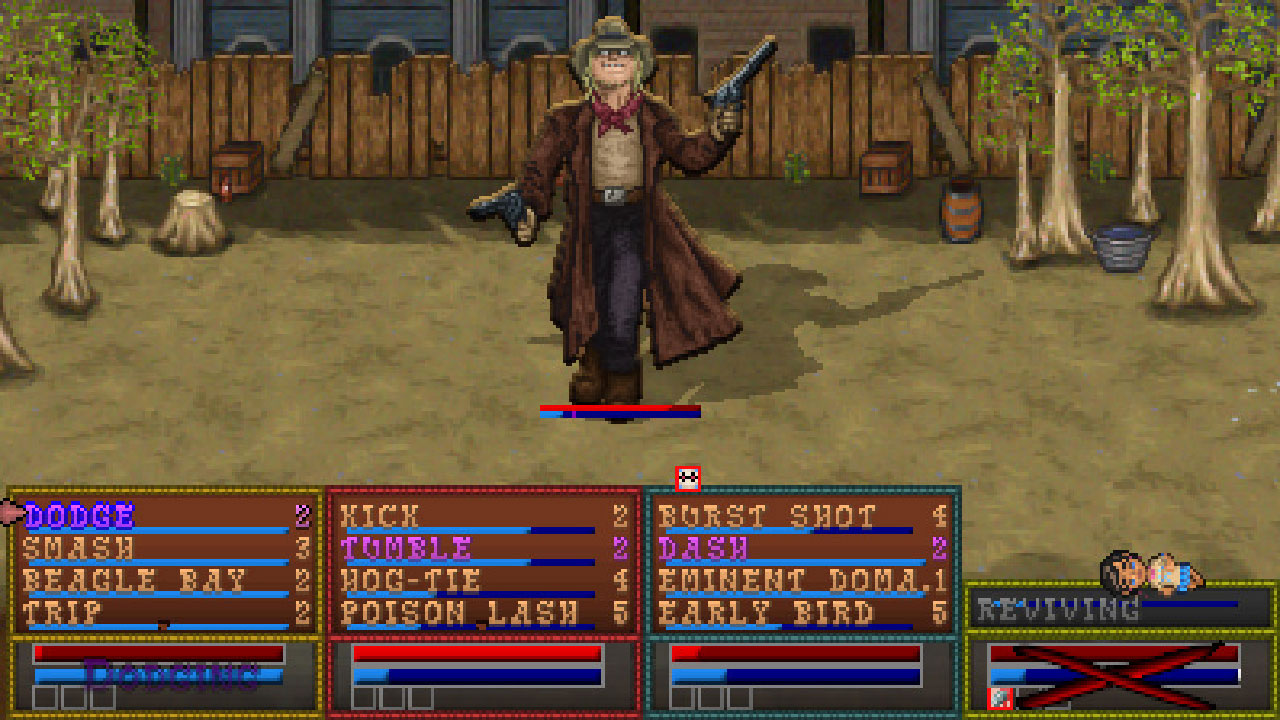The width and height of the screenshot is (1280, 720).
Task: Click the hand cursor icon beside Dodge
Action: coord(8,512)
